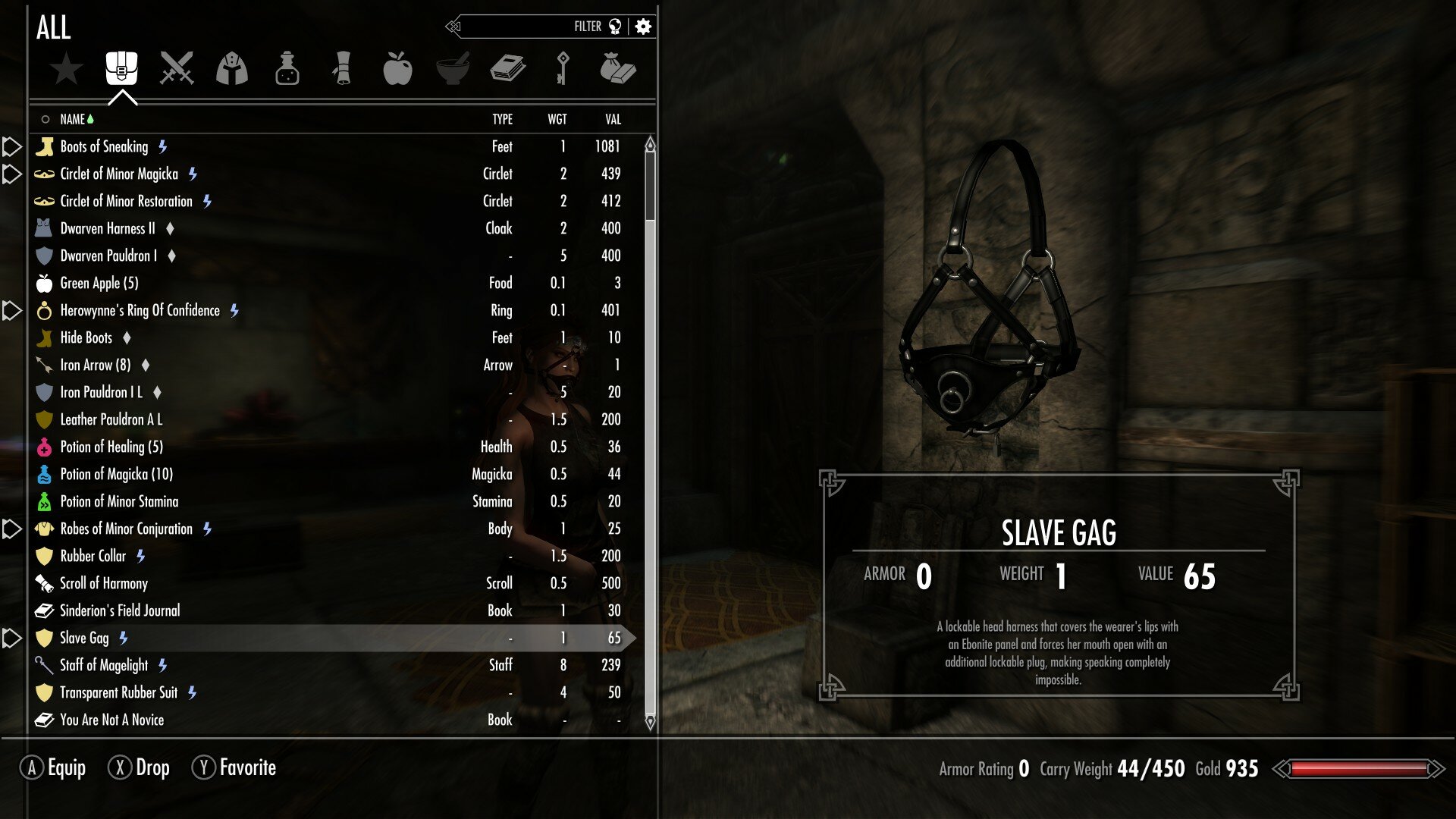Pick Staff of Magelight from inventory
This screenshot has height=819, width=1456.
pyautogui.click(x=104, y=665)
